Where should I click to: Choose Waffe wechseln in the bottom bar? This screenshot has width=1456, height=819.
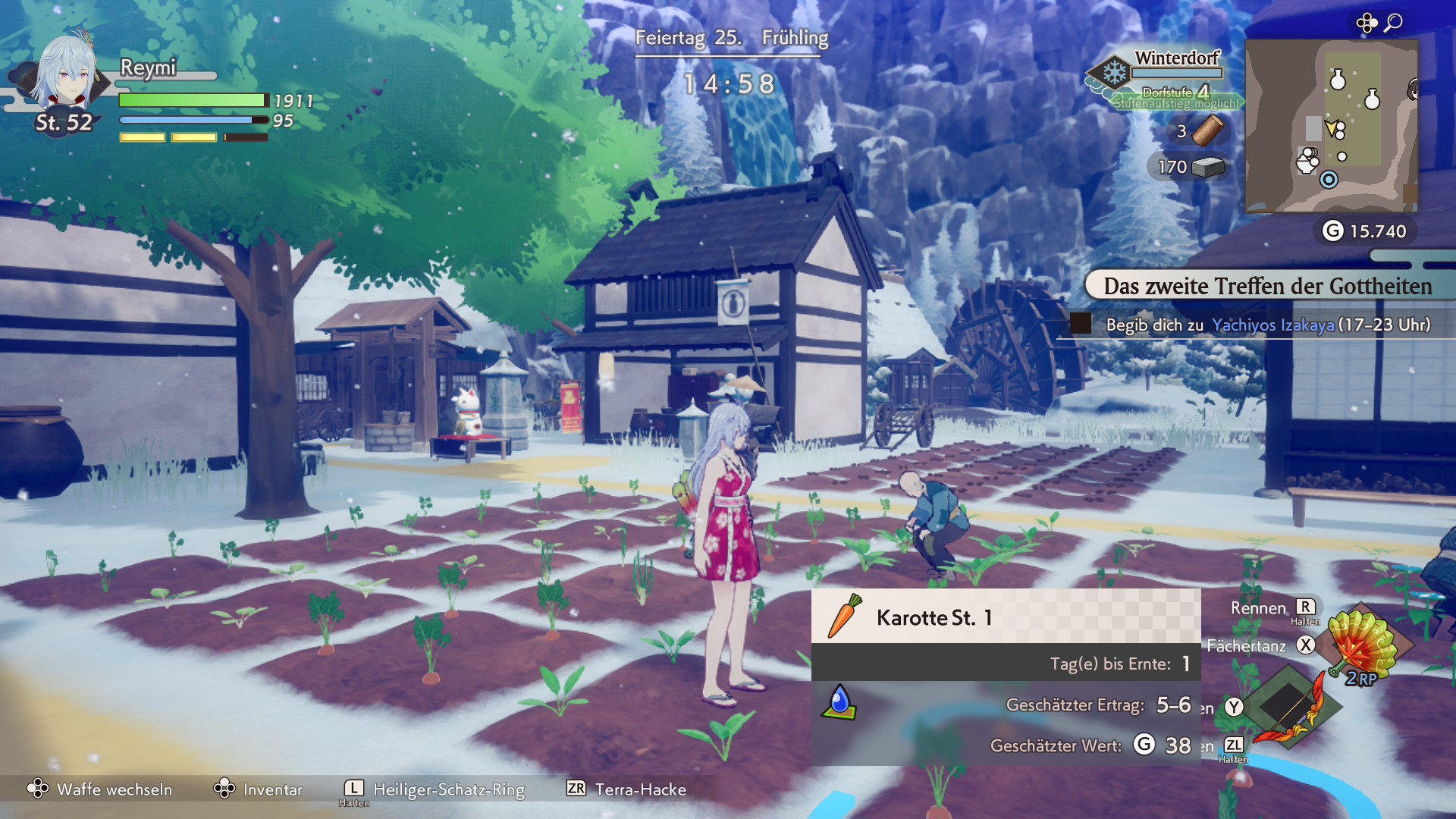click(100, 789)
